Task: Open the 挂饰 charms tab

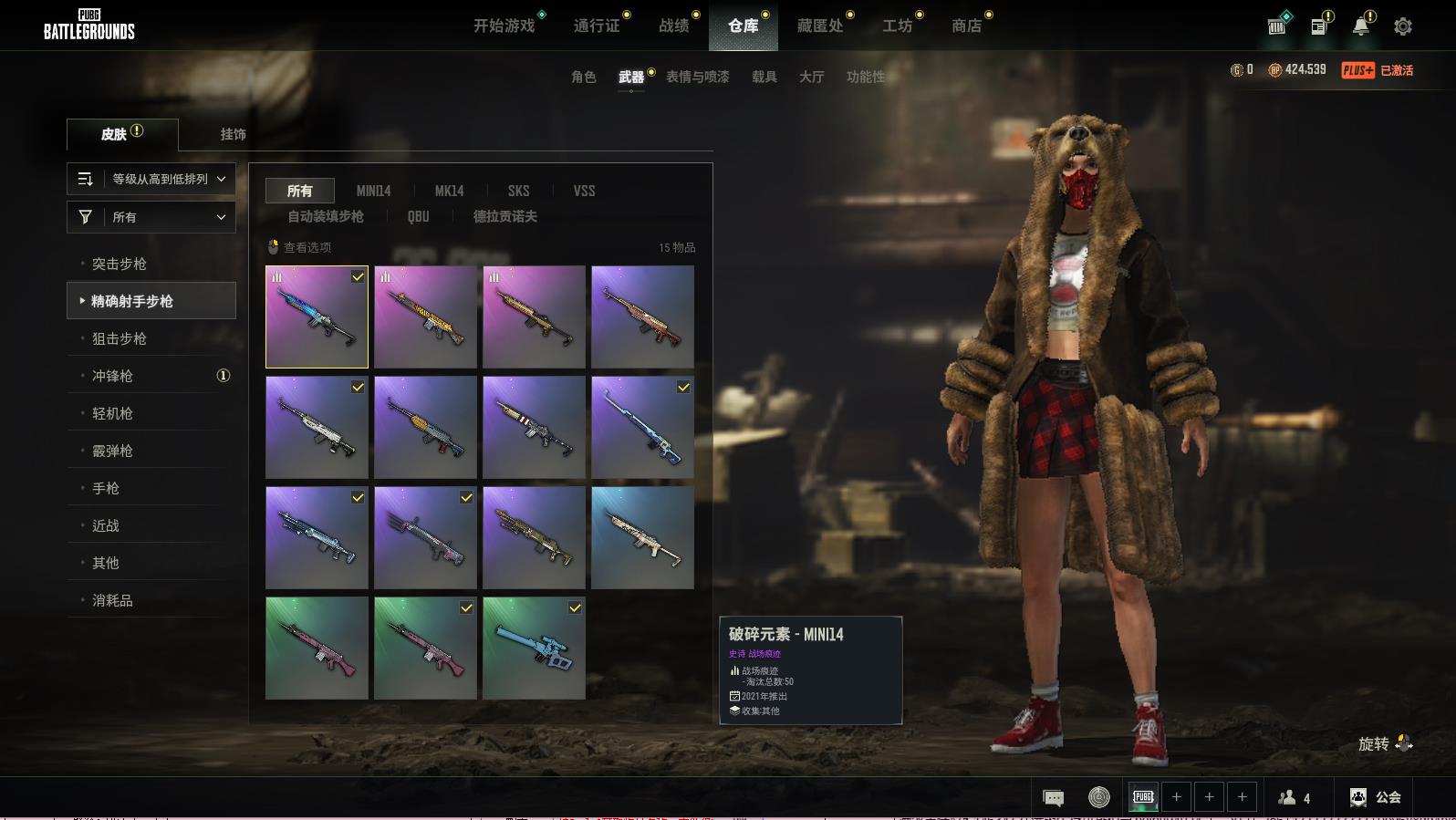Action: coord(233,134)
